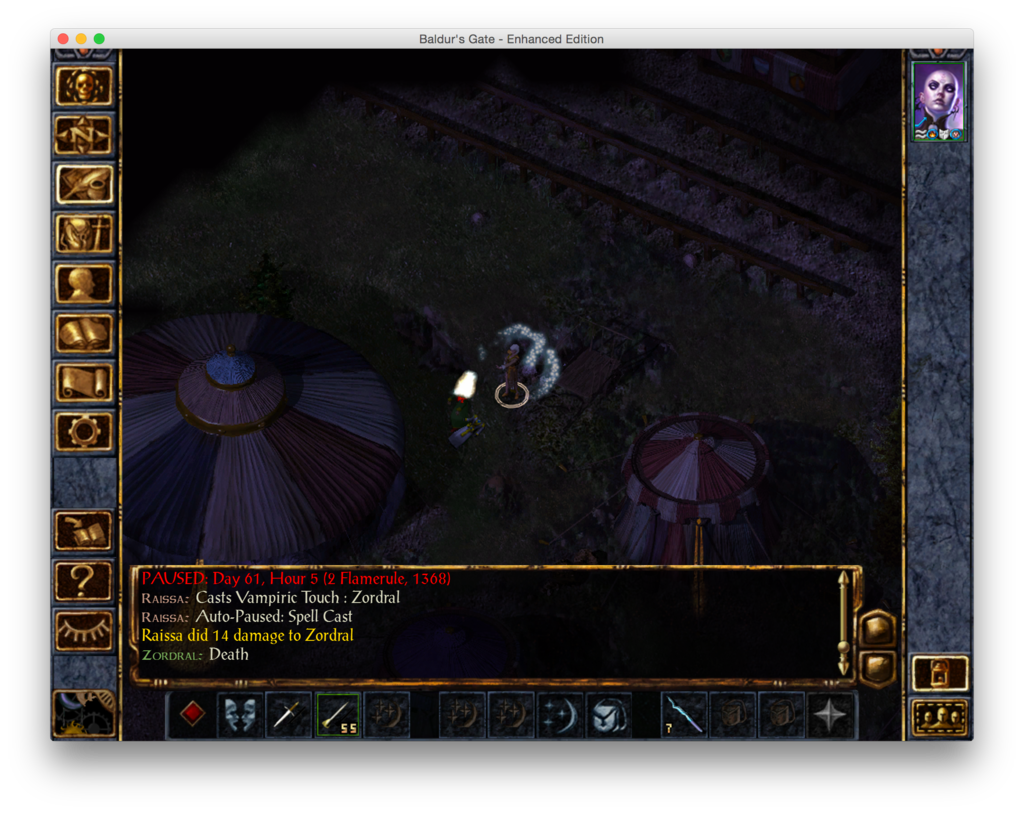Click the quick save book button

tap(84, 531)
